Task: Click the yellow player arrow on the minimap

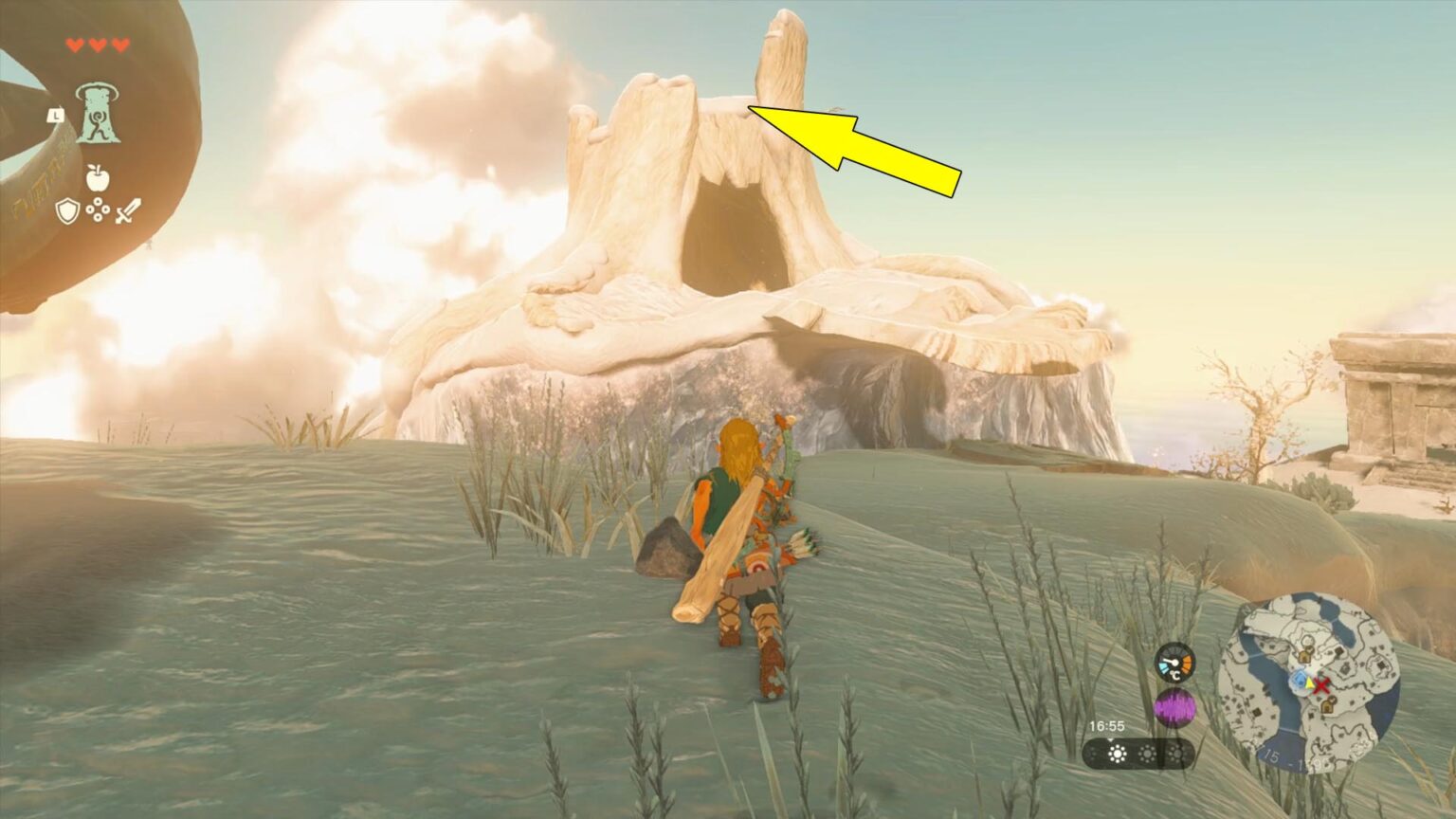Action: coord(1308,684)
